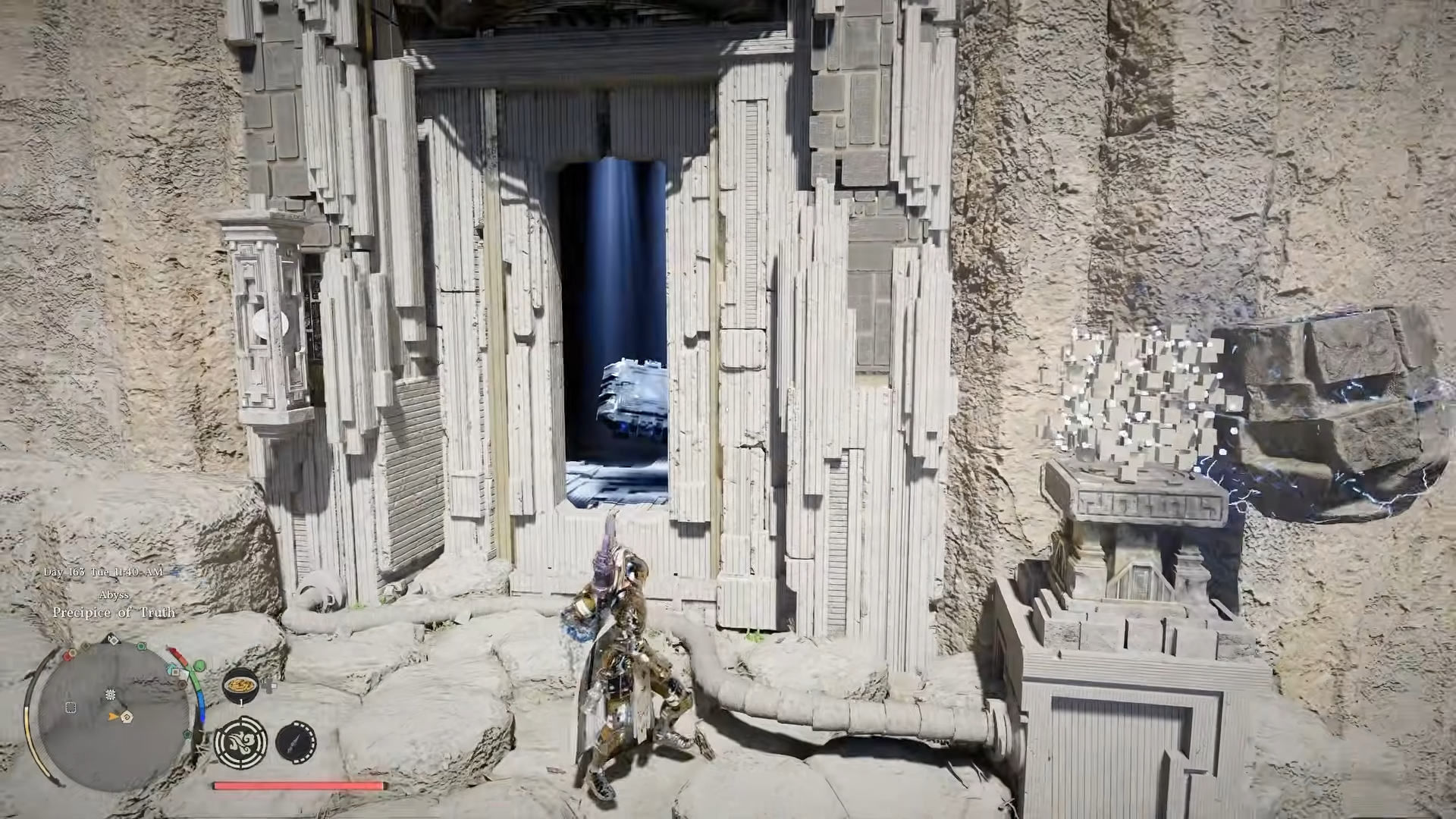Activate the swirling cloud skill icon
Viewport: 1456px width, 819px height.
click(240, 742)
